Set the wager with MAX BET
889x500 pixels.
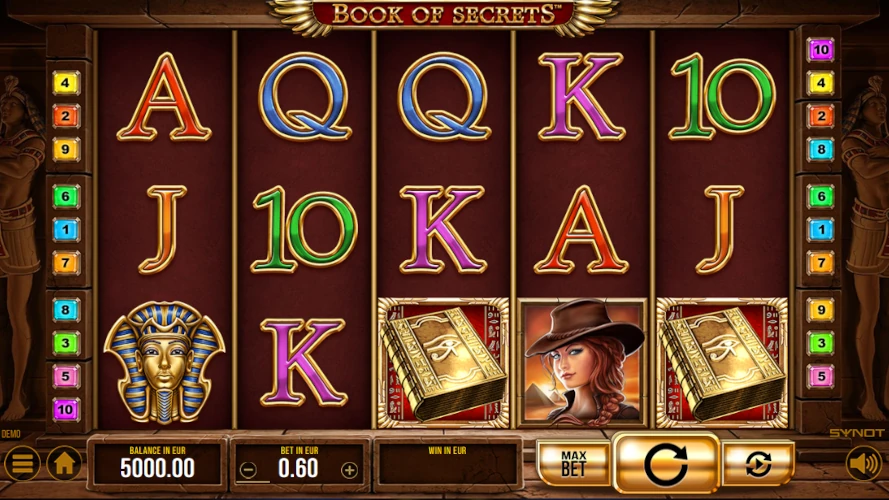[572, 463]
